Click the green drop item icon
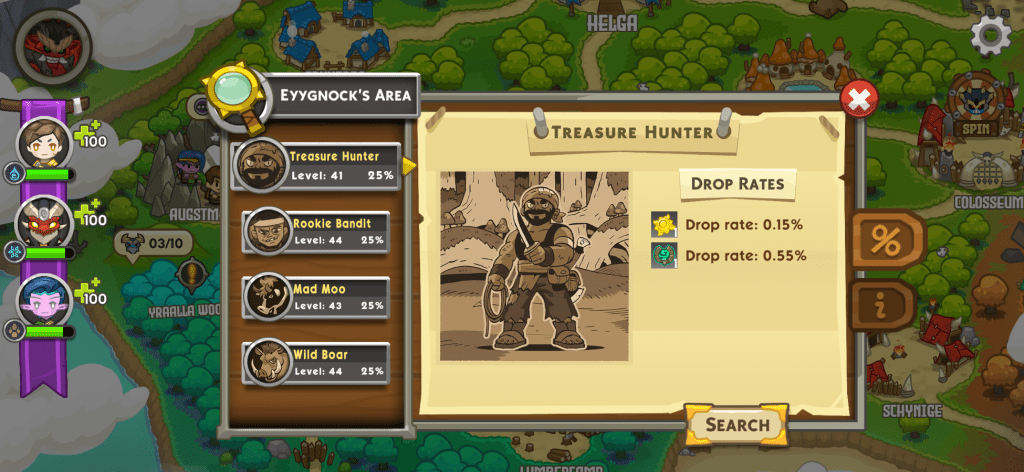 click(664, 255)
